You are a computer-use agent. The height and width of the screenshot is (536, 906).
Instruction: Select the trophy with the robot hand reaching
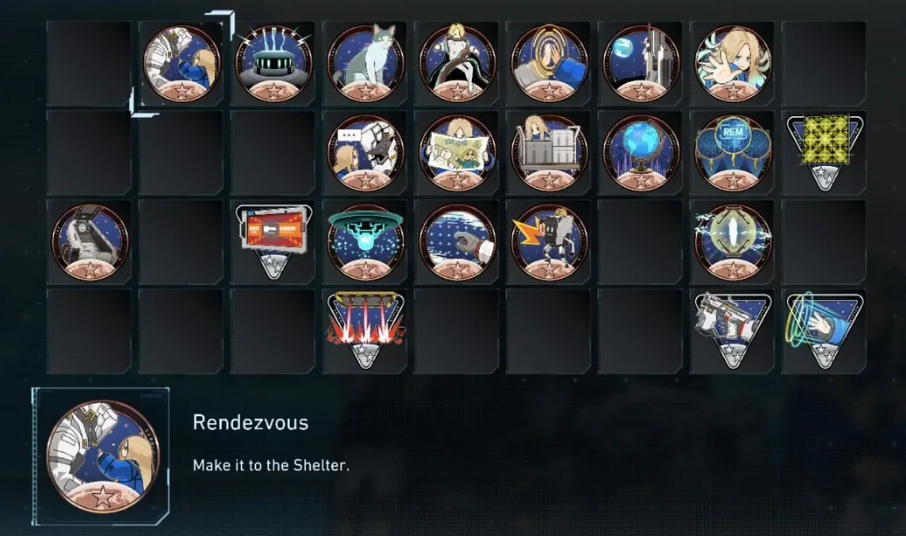coord(457,242)
